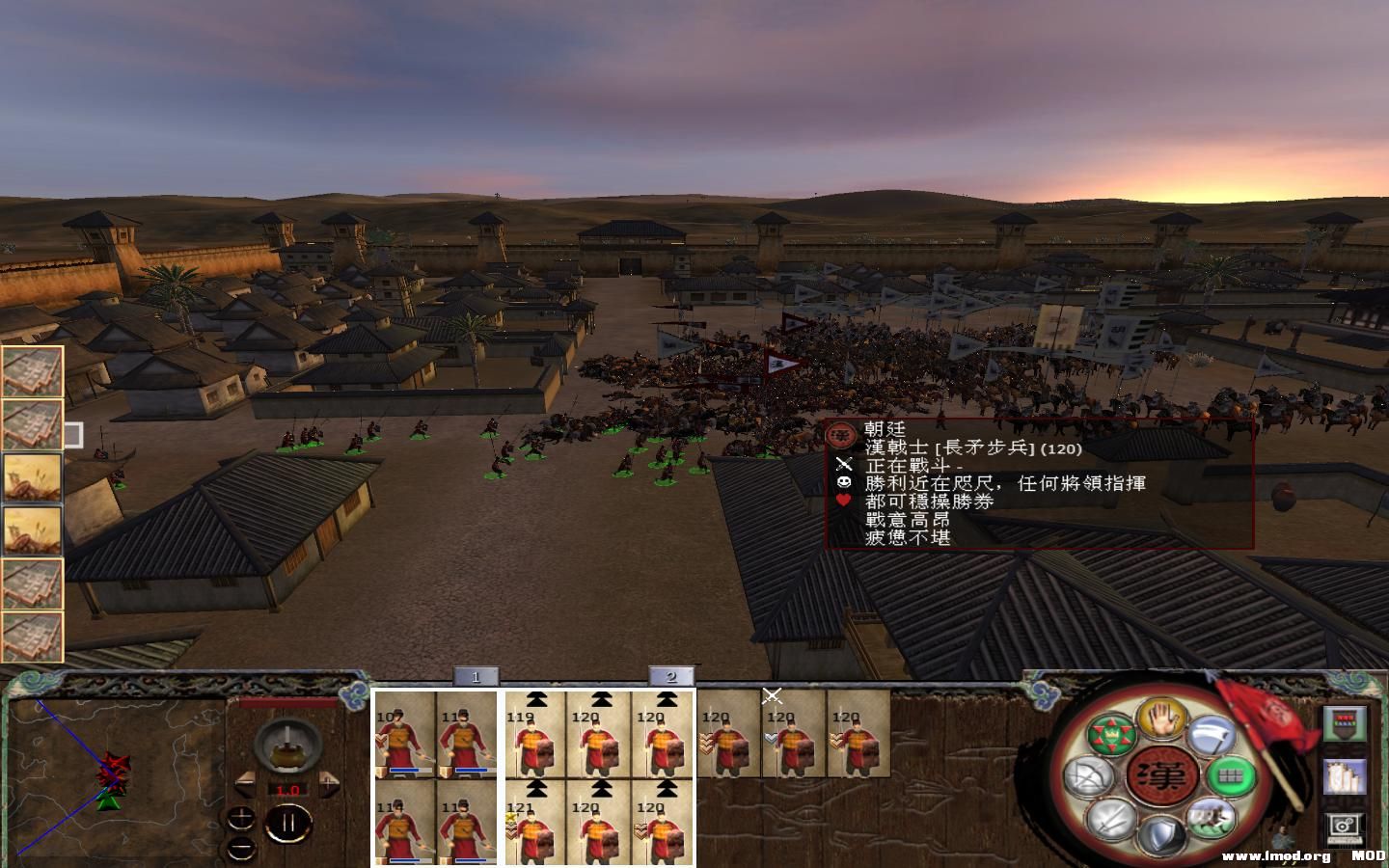The height and width of the screenshot is (868, 1389).
Task: Toggle the cinematic camera icon
Action: (x=1344, y=825)
